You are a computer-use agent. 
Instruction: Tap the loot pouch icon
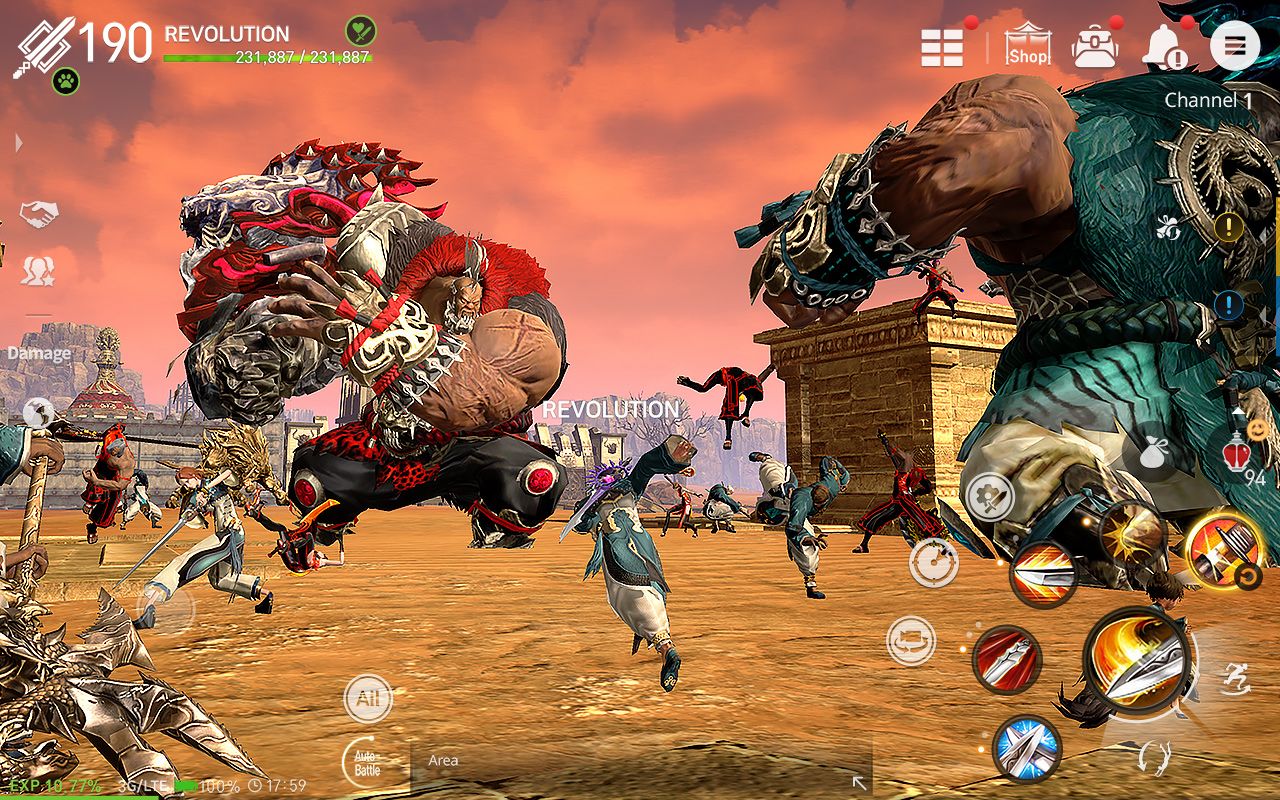click(x=1152, y=452)
